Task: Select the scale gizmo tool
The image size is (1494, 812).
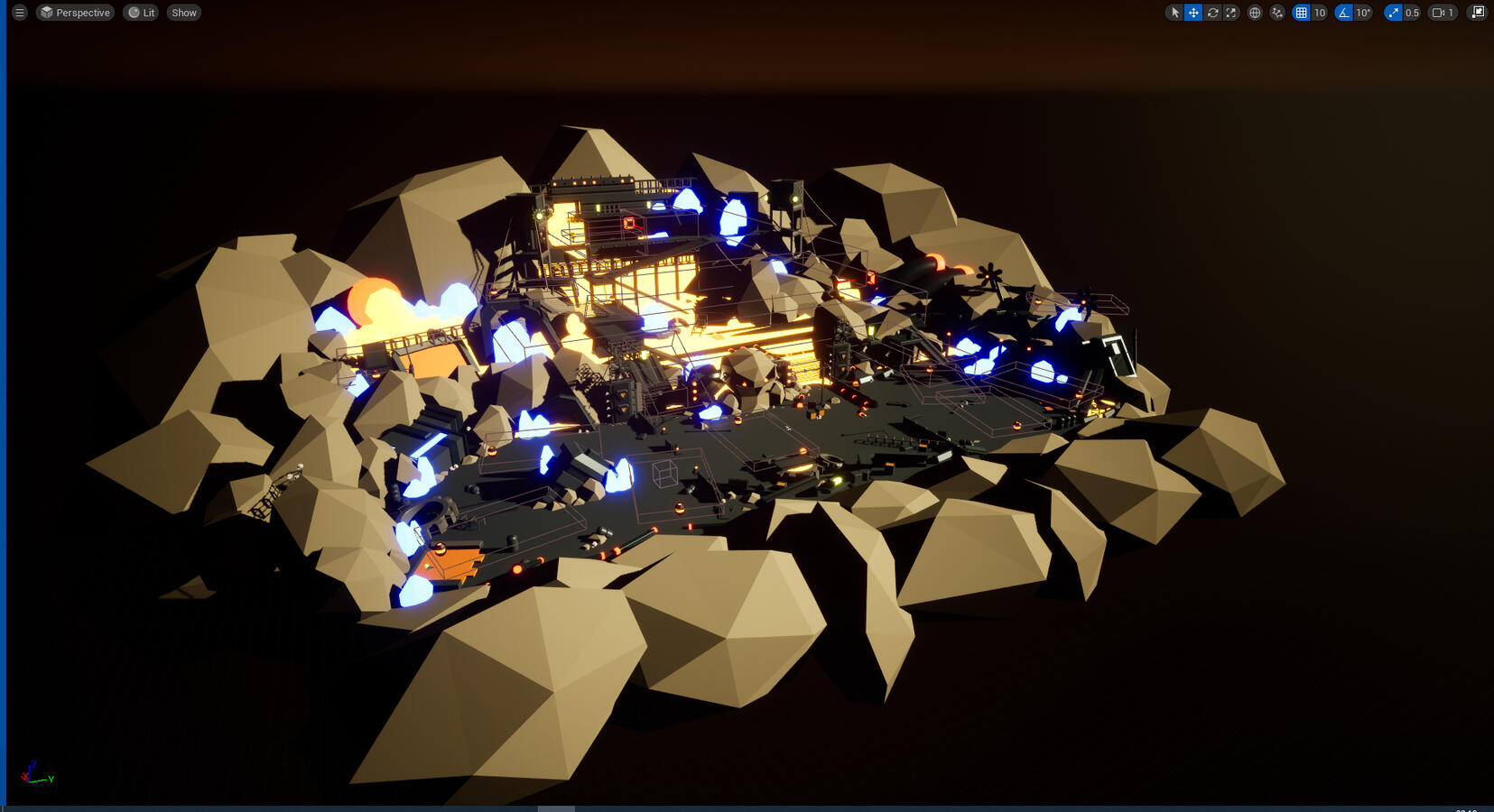Action: pyautogui.click(x=1231, y=13)
